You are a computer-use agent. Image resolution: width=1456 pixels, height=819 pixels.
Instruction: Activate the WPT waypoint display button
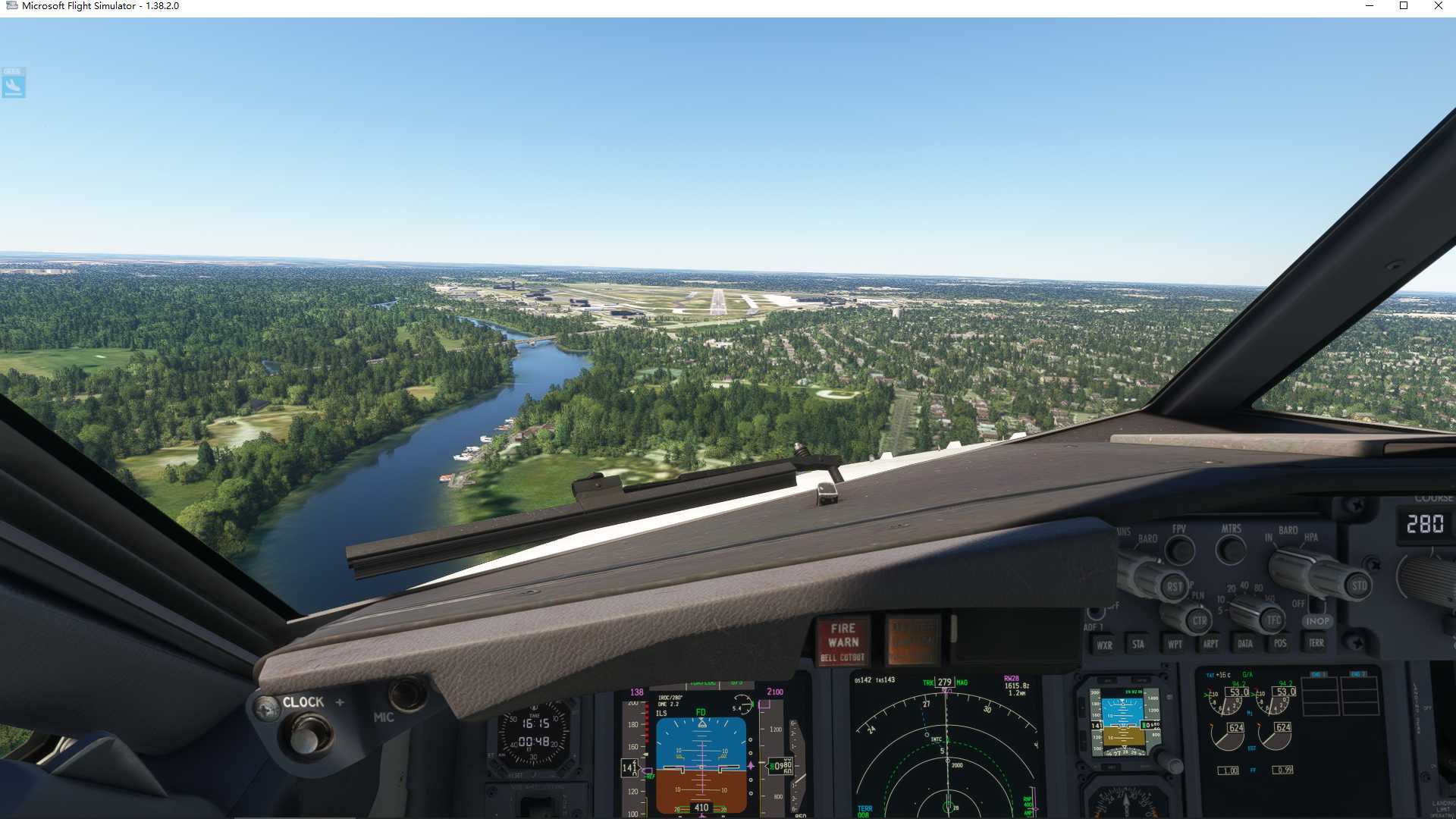pos(1176,645)
